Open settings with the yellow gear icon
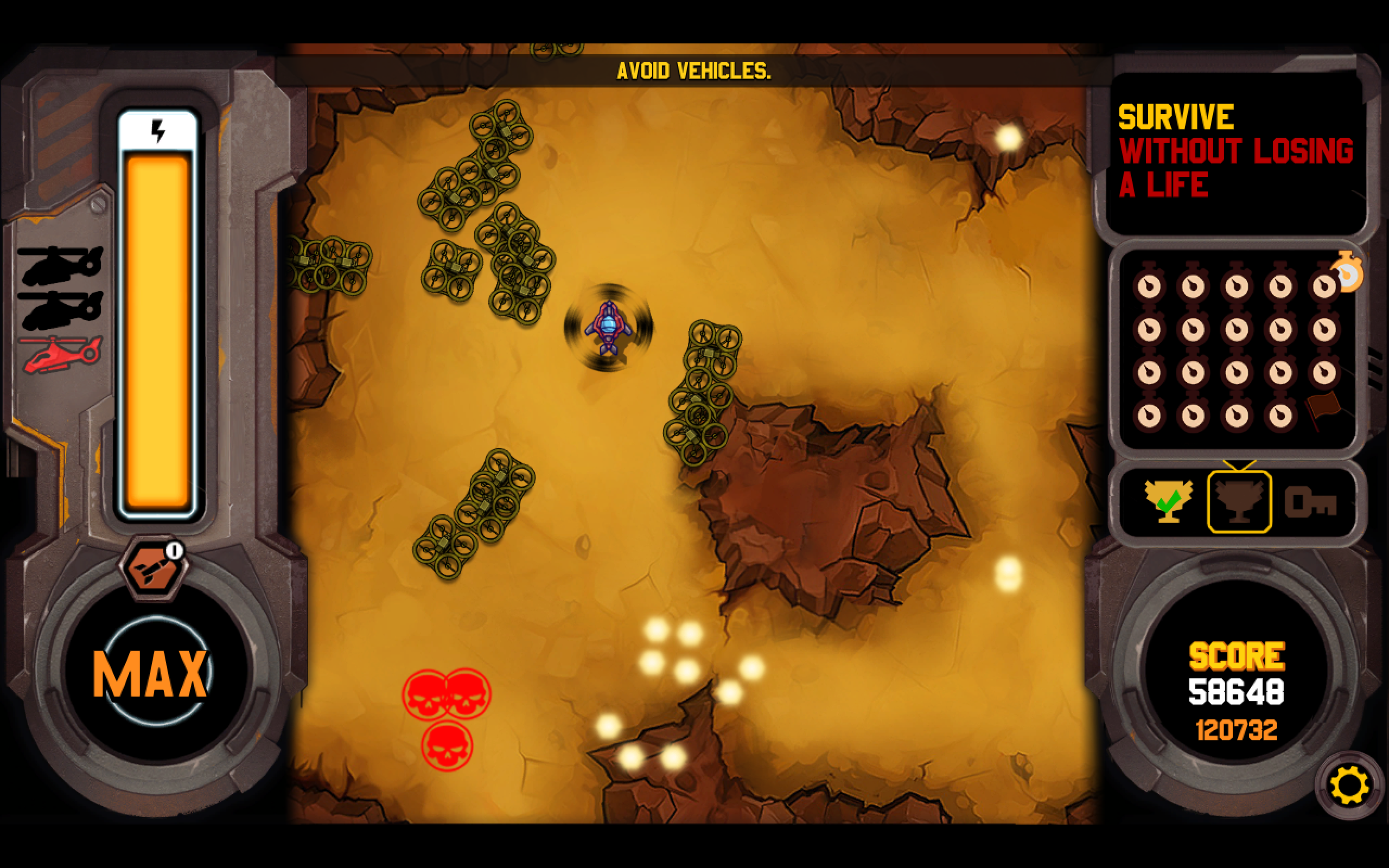 coord(1349,785)
